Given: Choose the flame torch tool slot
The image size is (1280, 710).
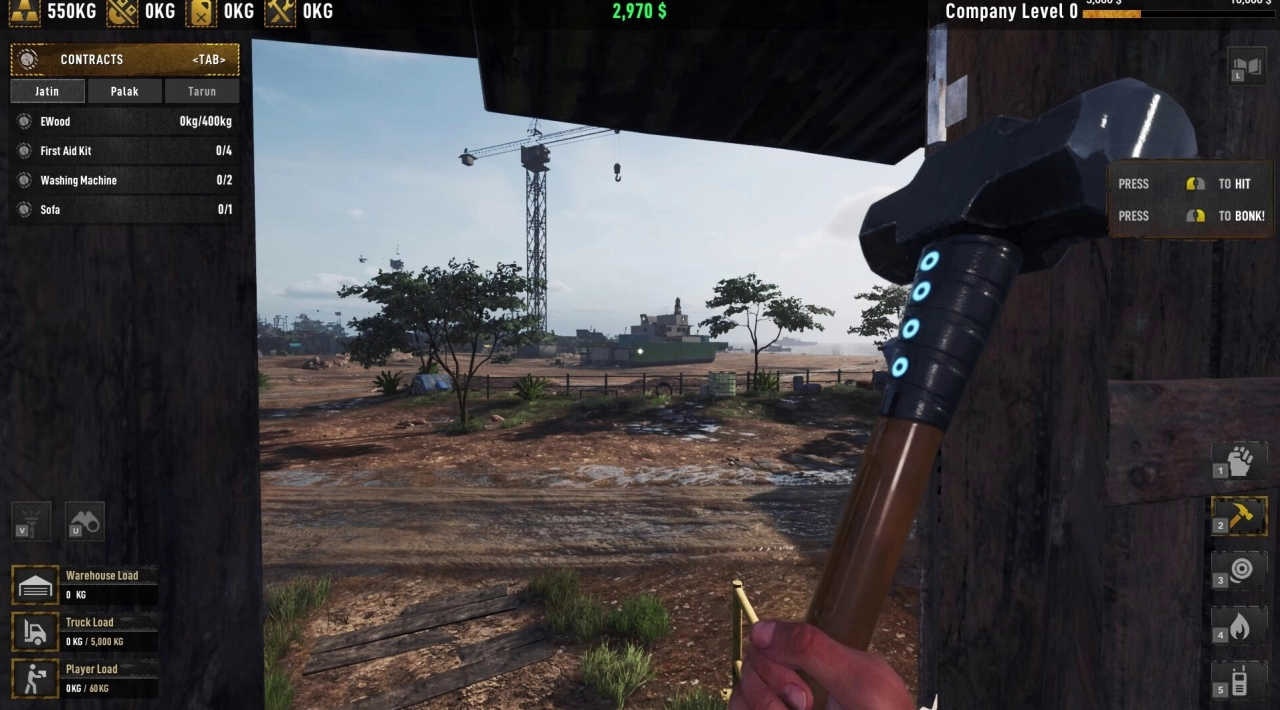Looking at the screenshot, I should point(1240,626).
